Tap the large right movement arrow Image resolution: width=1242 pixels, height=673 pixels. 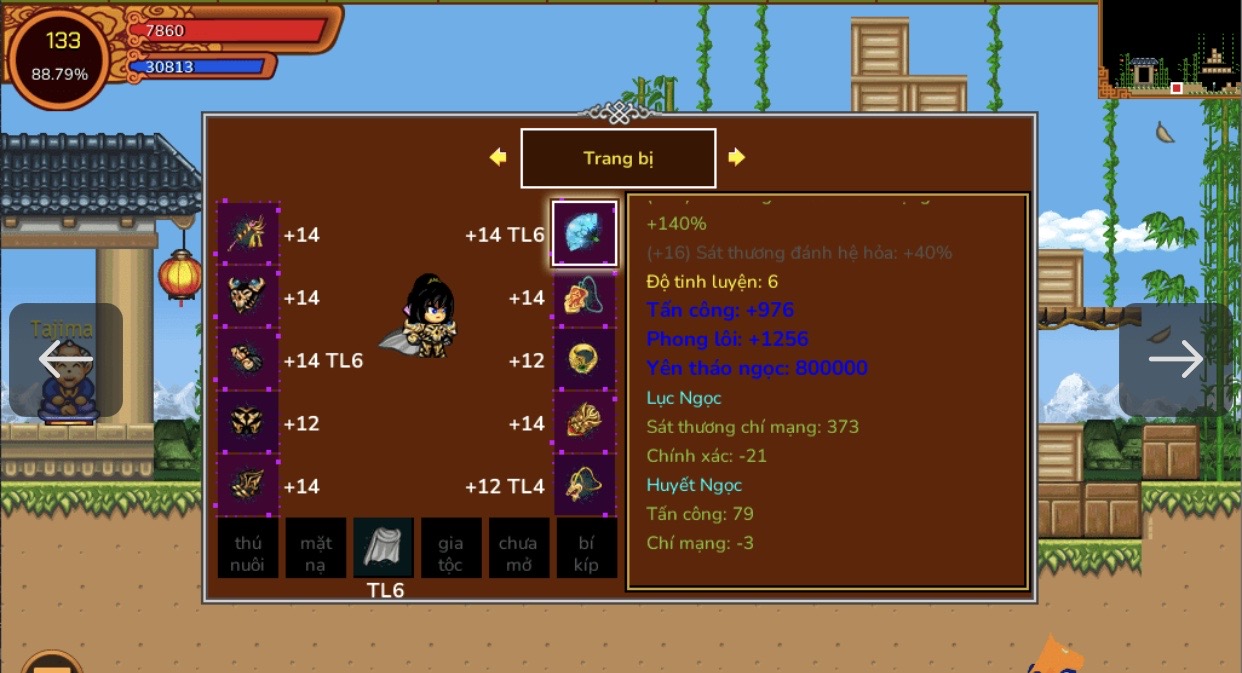[1175, 359]
